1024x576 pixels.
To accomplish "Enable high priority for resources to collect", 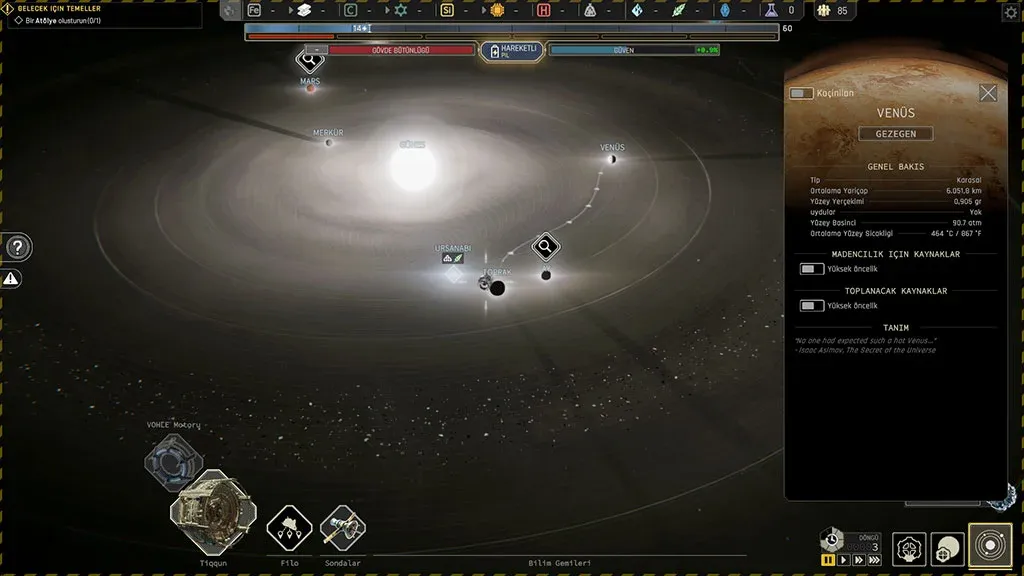I will tap(811, 306).
